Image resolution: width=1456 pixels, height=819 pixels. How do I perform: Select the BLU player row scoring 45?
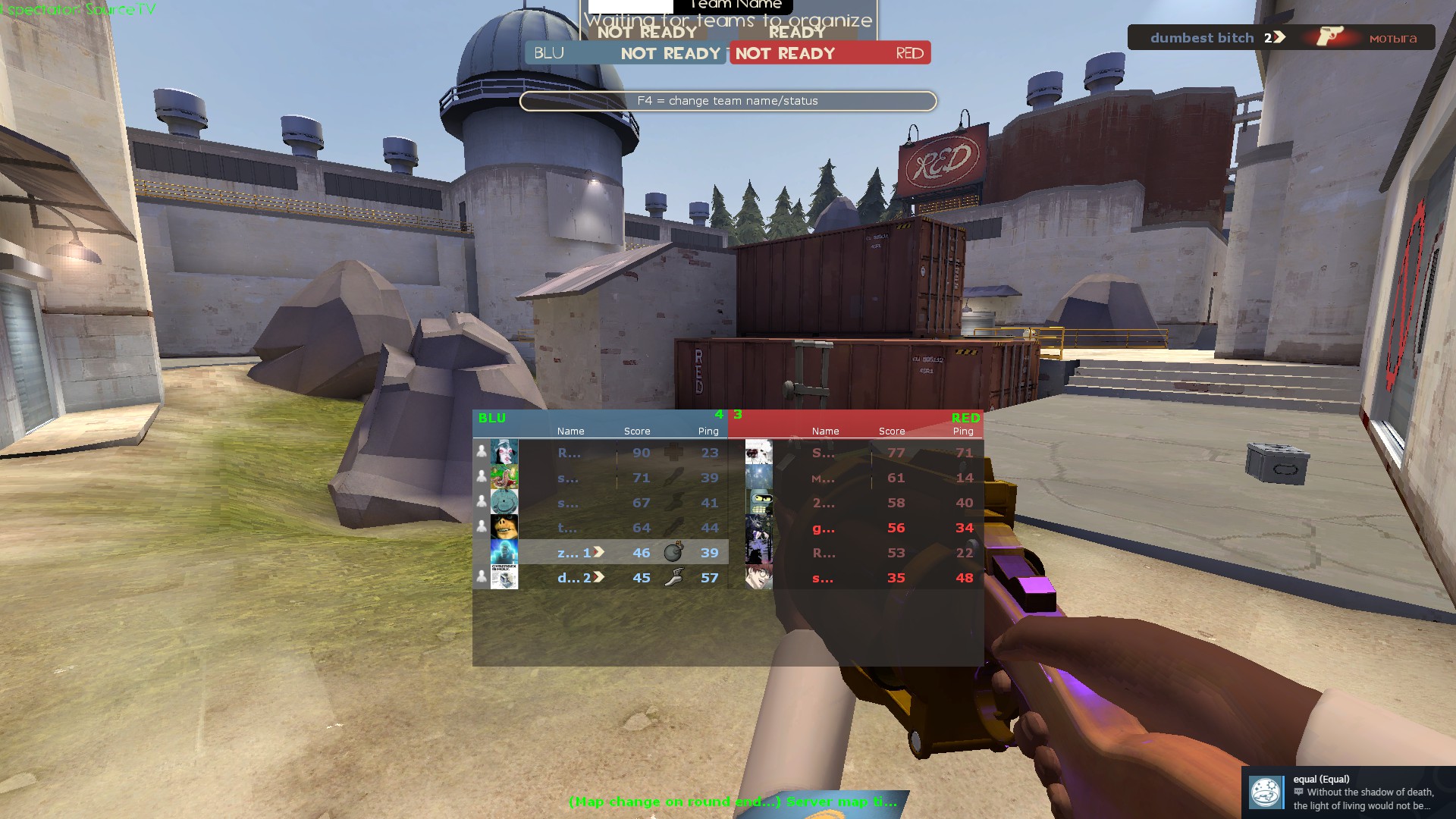(x=600, y=578)
